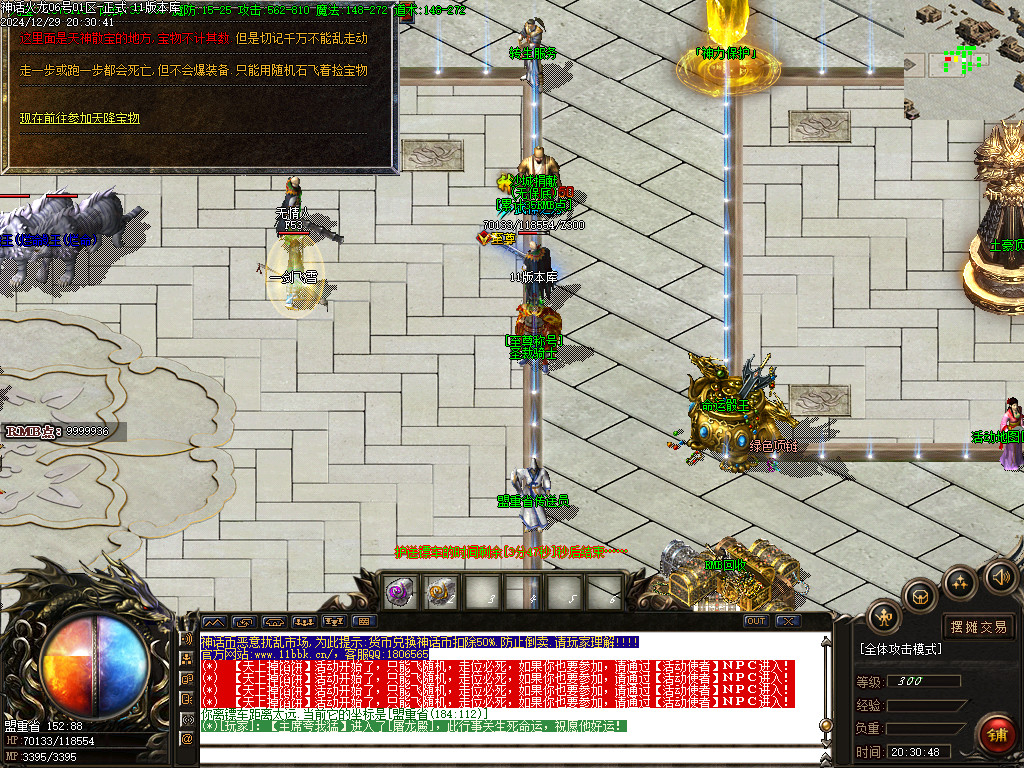The height and width of the screenshot is (768, 1024).
Task: Switch the 全体攻击模式 attack mode label
Action: click(900, 649)
